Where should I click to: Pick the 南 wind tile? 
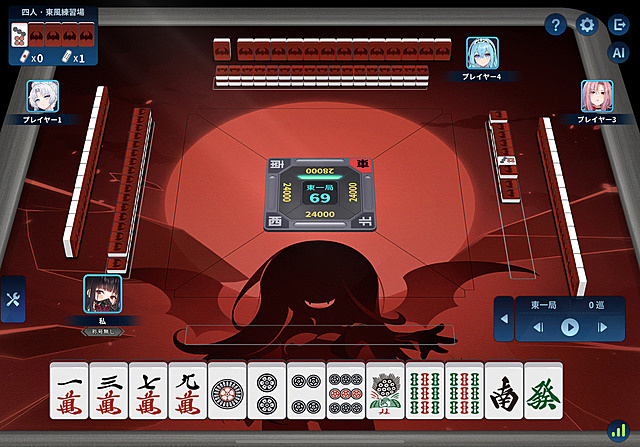click(x=503, y=390)
